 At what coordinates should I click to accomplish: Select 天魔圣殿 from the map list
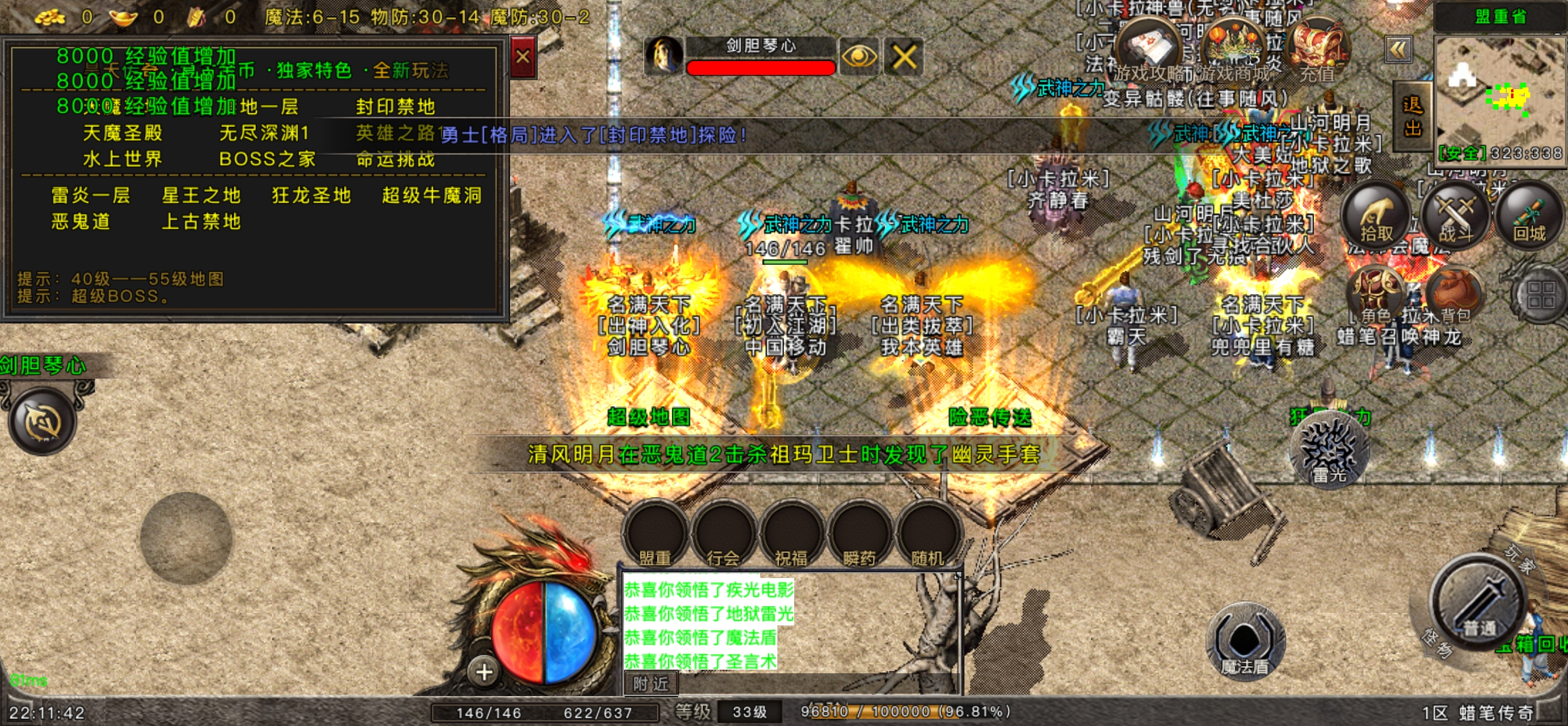(x=122, y=132)
